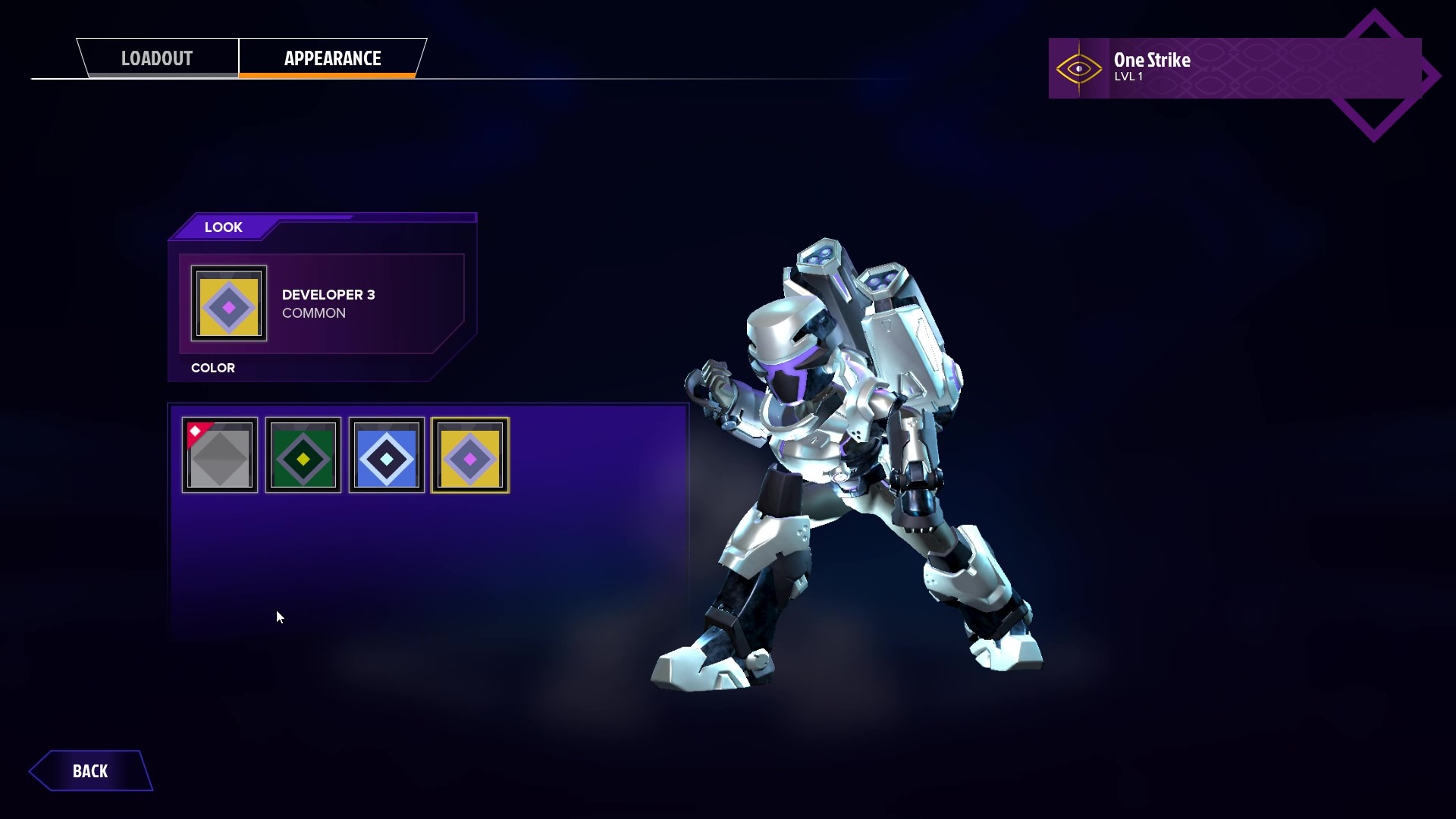
Task: Choose the gray color swatch
Action: pyautogui.click(x=220, y=456)
